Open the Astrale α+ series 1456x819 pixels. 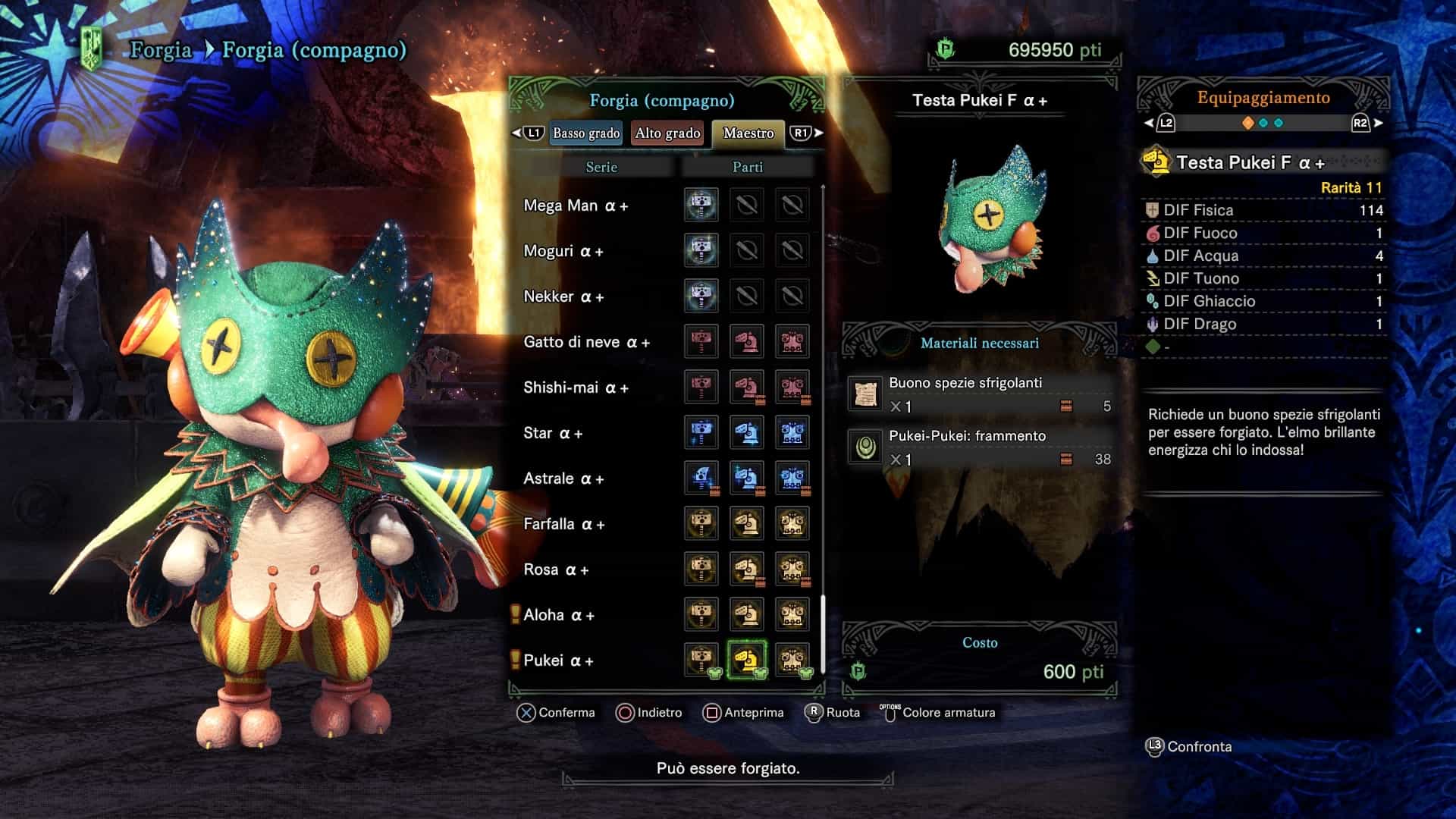pos(563,479)
